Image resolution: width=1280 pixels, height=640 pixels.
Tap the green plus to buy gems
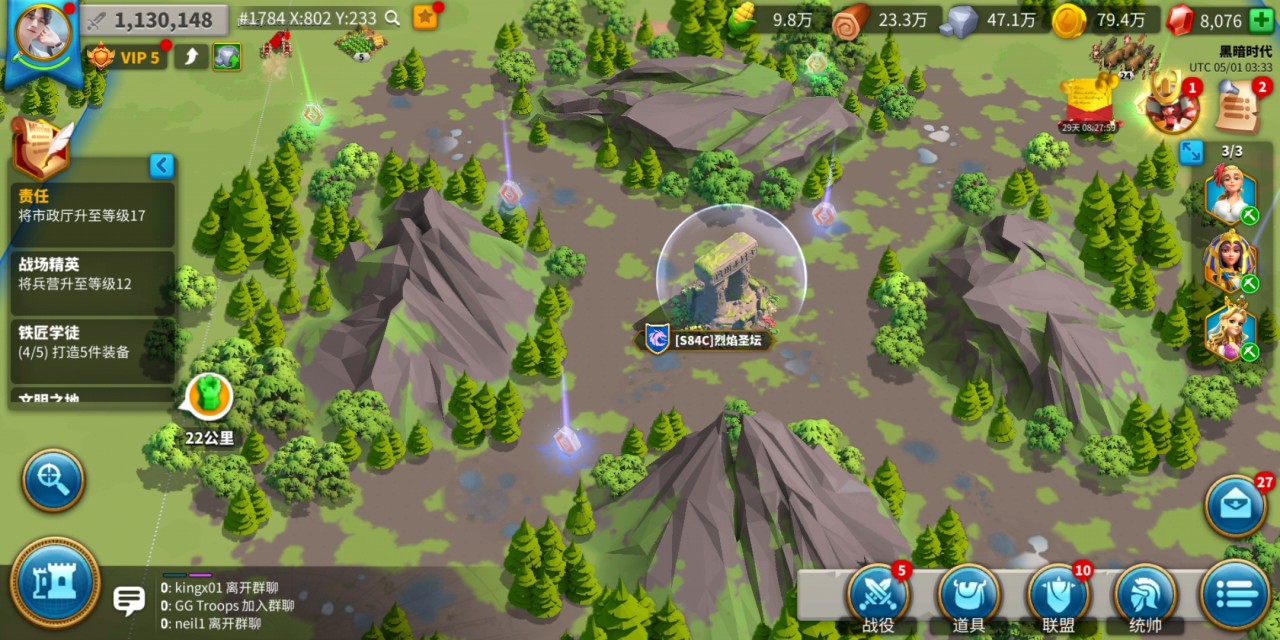pyautogui.click(x=1261, y=20)
